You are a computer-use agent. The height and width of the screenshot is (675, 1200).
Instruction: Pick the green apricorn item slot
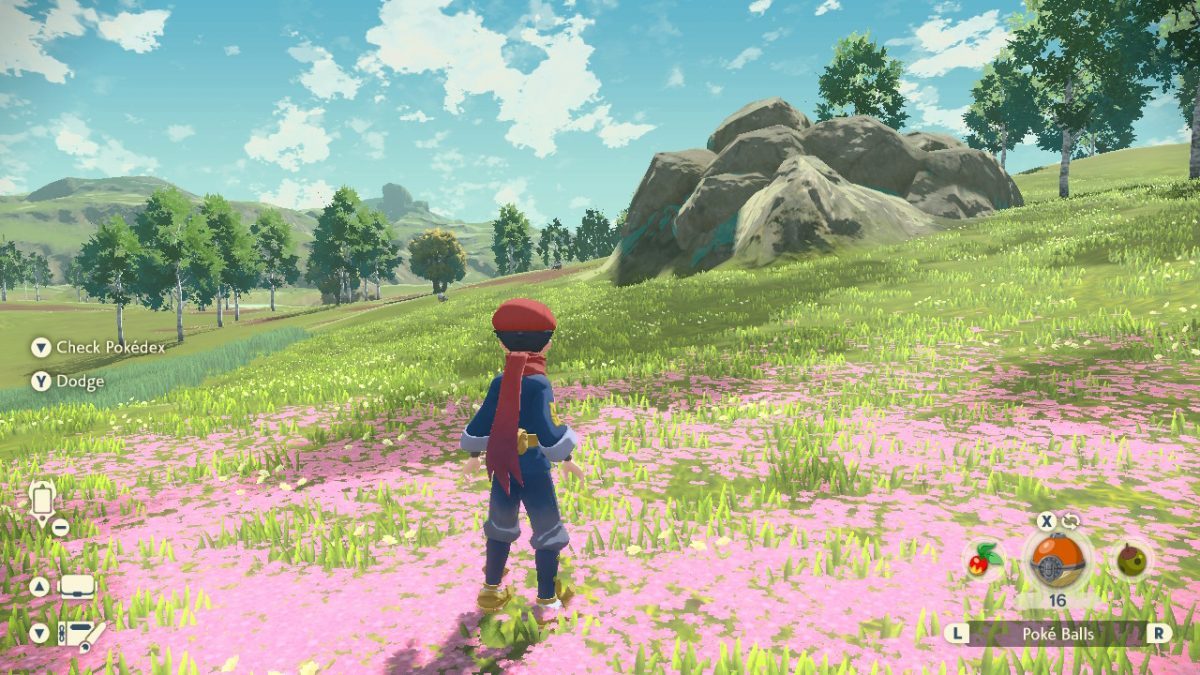[x=1133, y=560]
